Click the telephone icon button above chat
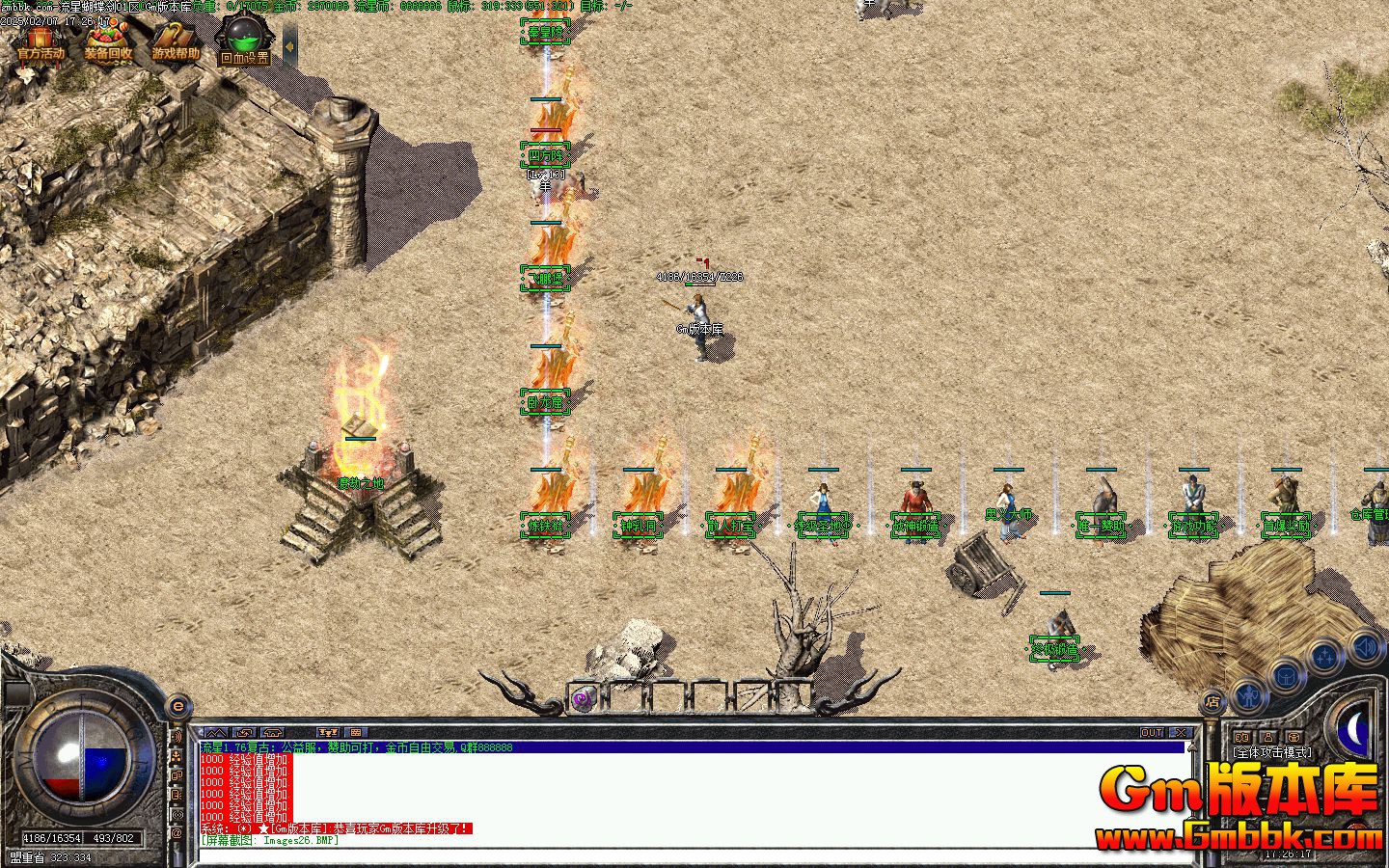 coord(273,733)
